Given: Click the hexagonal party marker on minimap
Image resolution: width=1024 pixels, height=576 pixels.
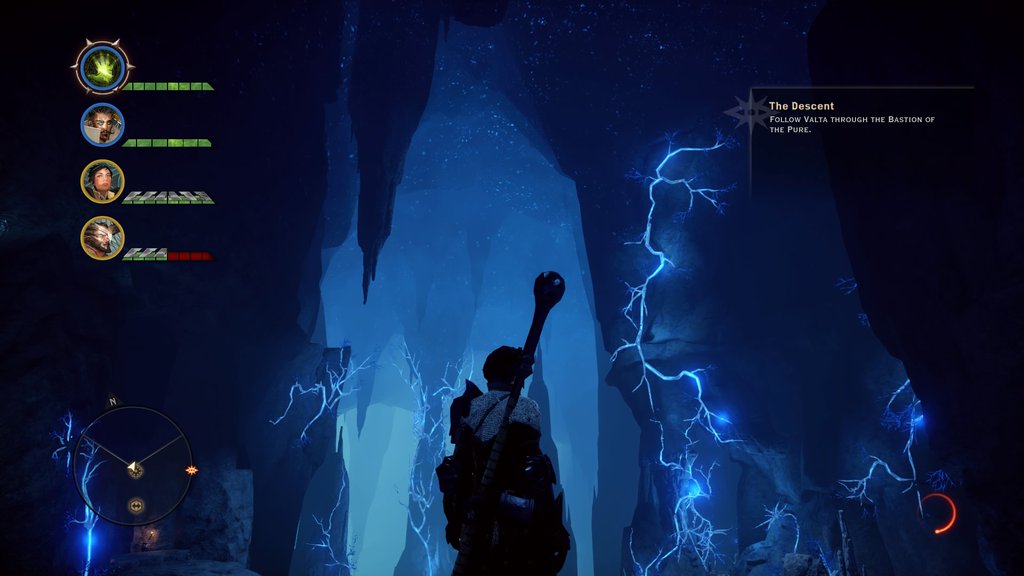Looking at the screenshot, I should [x=135, y=505].
